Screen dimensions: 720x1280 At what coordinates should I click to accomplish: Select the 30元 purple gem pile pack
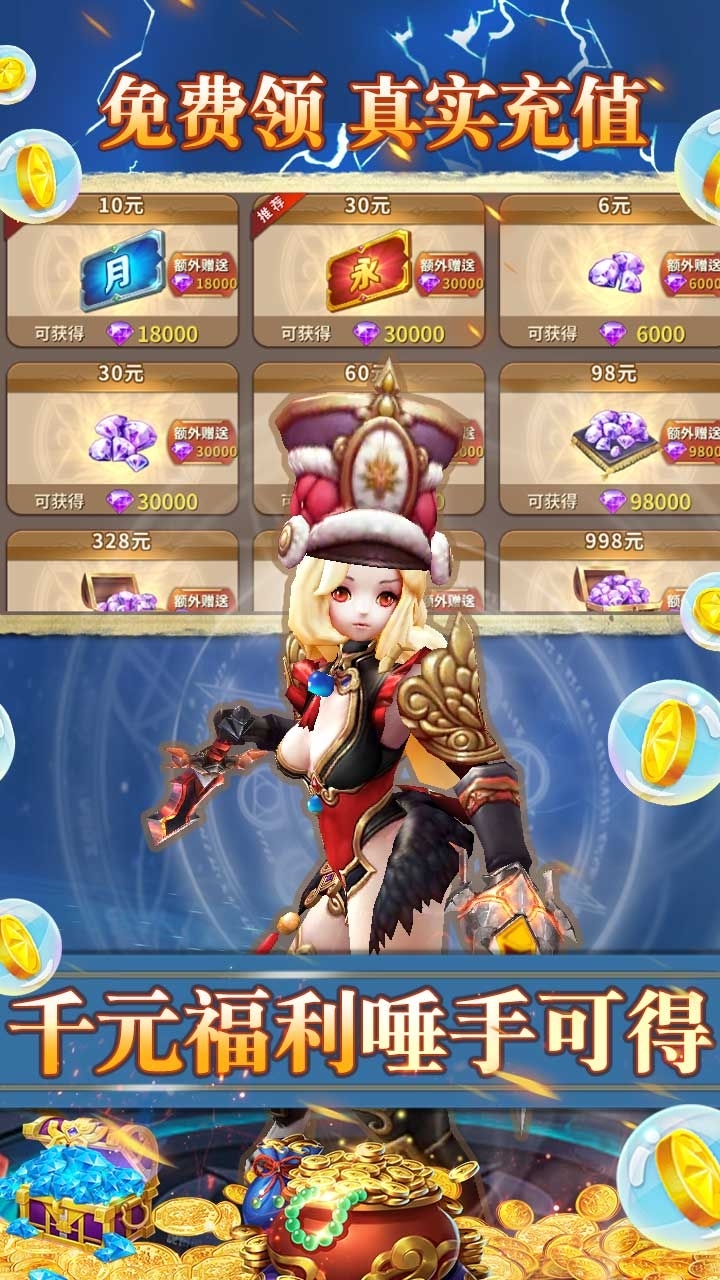[122, 438]
